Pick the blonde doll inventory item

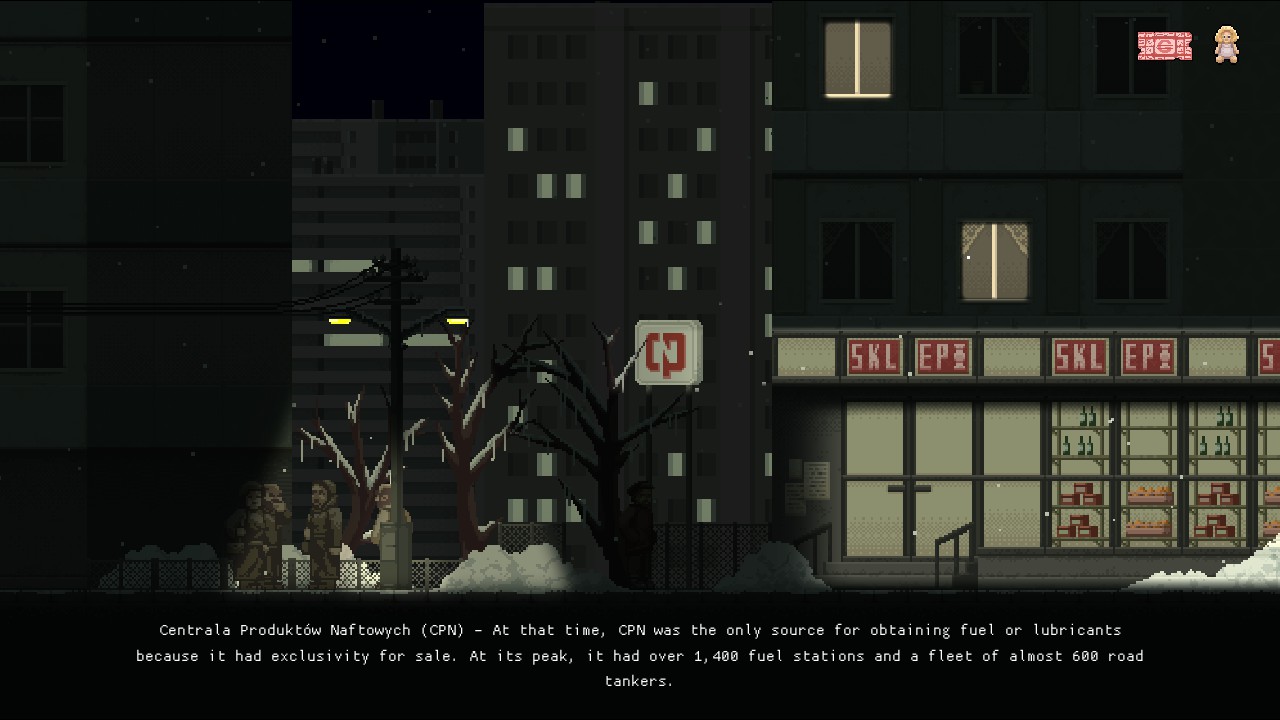(1226, 45)
